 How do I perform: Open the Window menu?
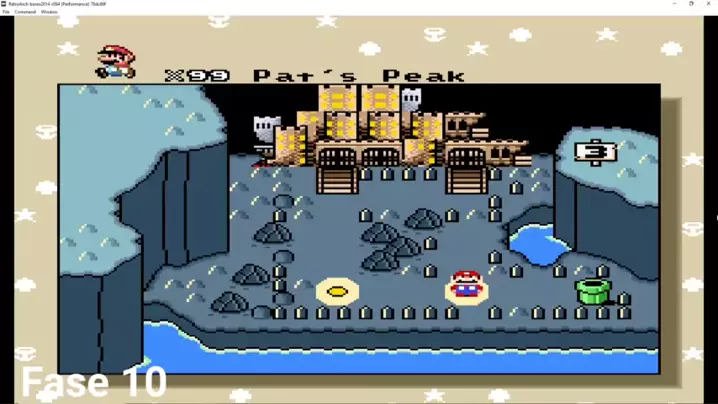point(49,12)
